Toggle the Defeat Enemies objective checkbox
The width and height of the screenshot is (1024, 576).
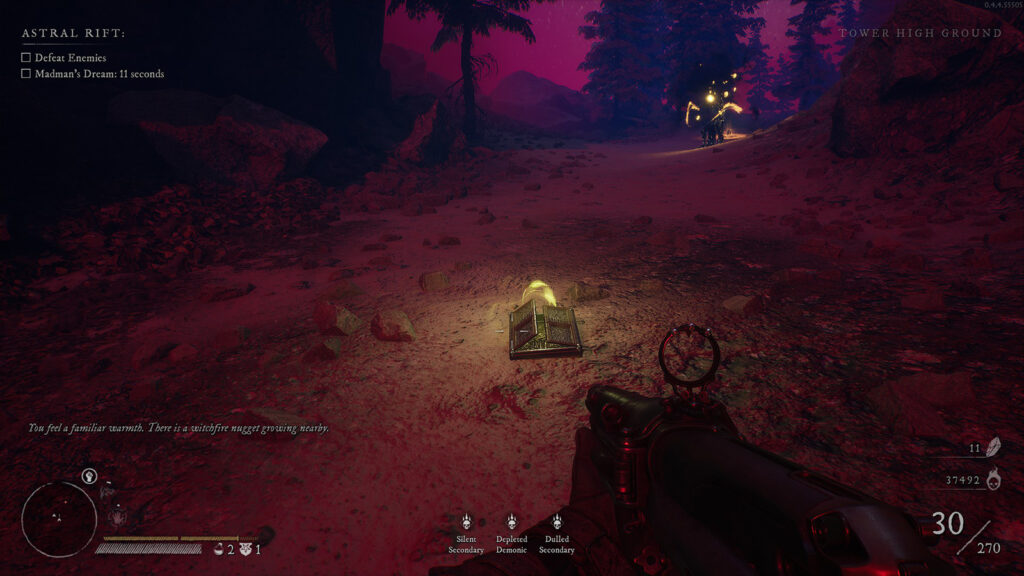26,58
